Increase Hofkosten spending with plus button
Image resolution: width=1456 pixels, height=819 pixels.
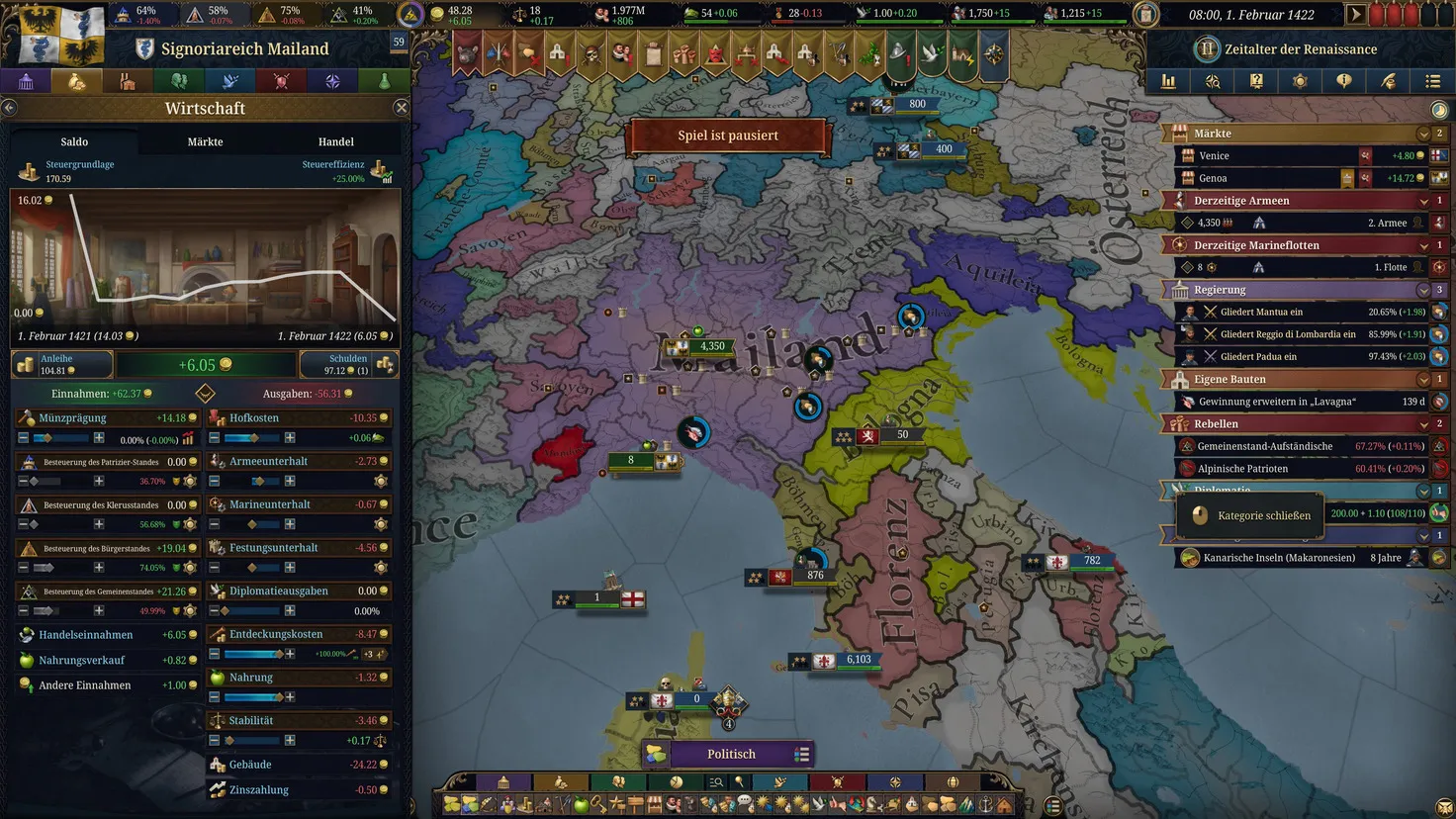pyautogui.click(x=290, y=437)
